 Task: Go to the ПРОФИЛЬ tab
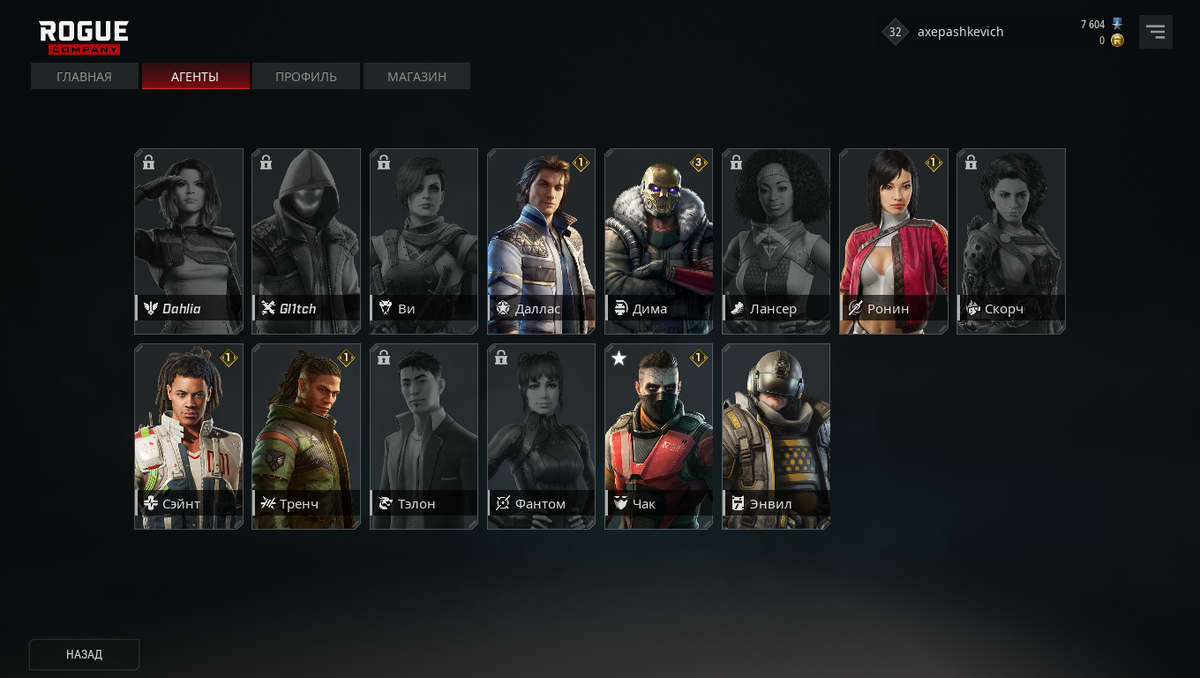pyautogui.click(x=306, y=77)
